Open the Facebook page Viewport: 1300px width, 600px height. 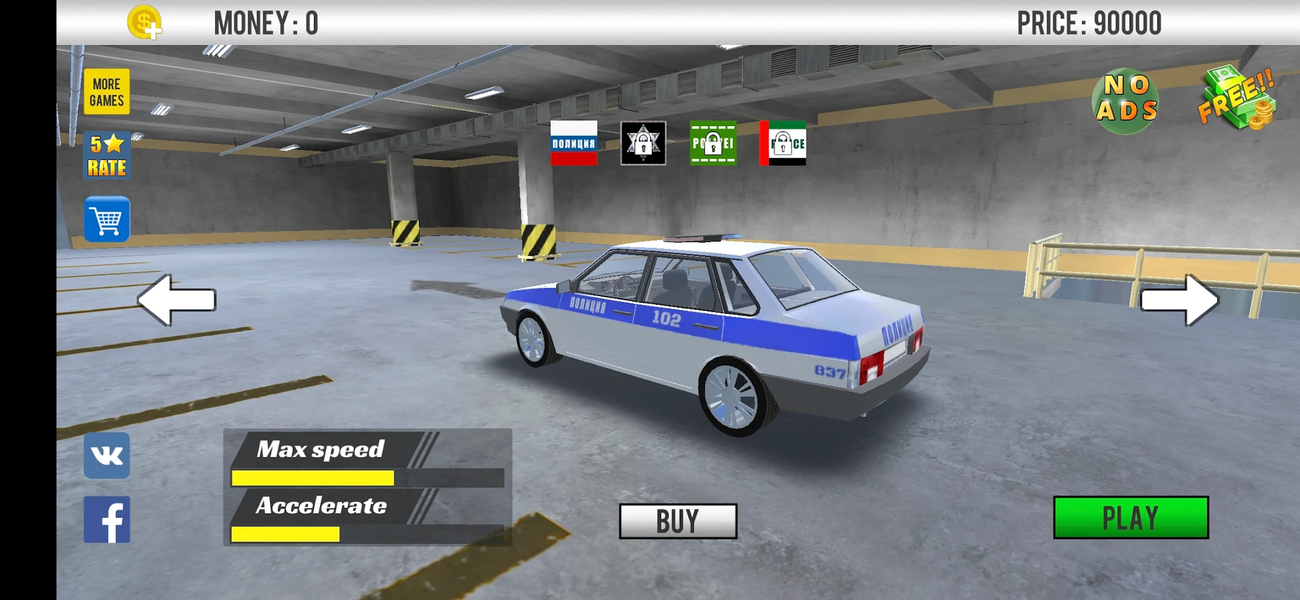click(106, 520)
